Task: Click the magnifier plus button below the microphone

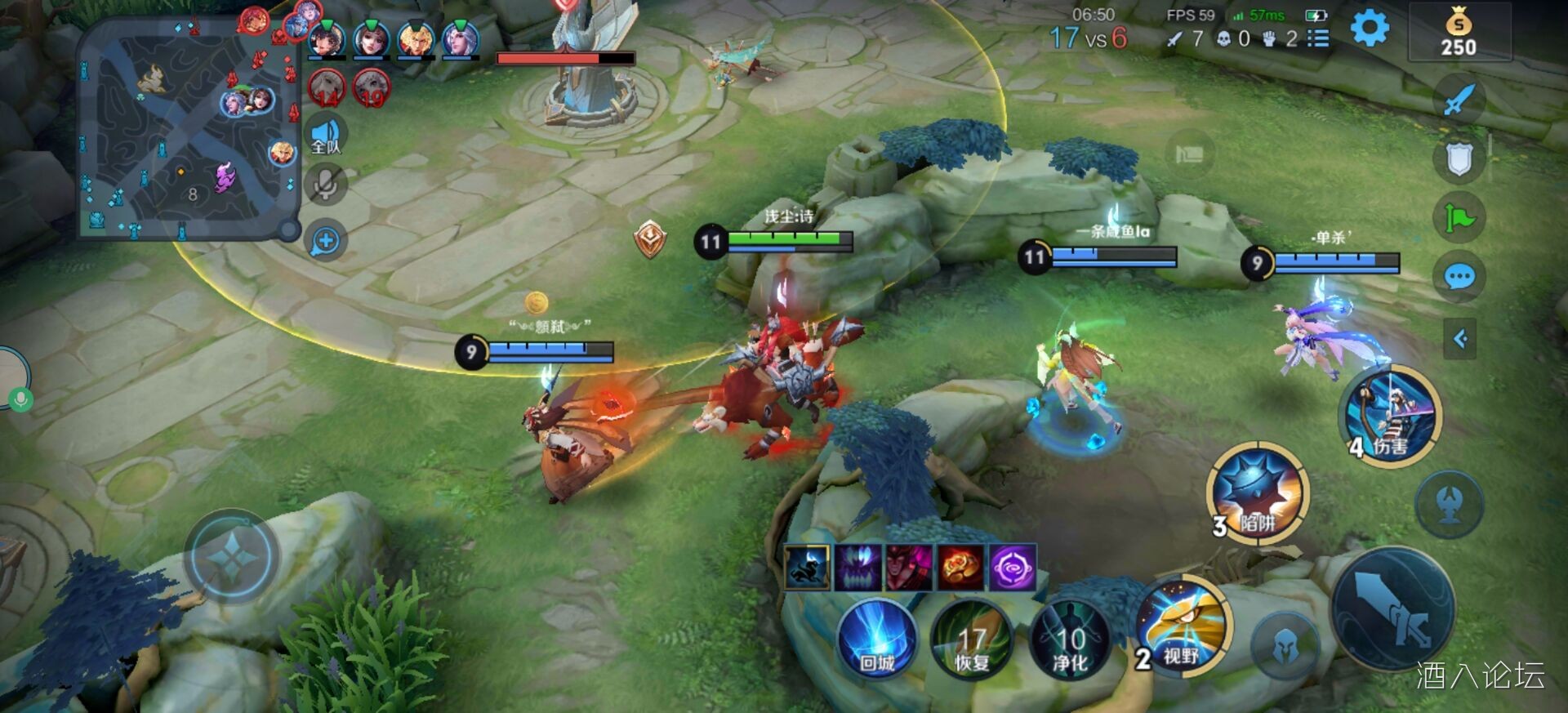Action: (x=325, y=241)
